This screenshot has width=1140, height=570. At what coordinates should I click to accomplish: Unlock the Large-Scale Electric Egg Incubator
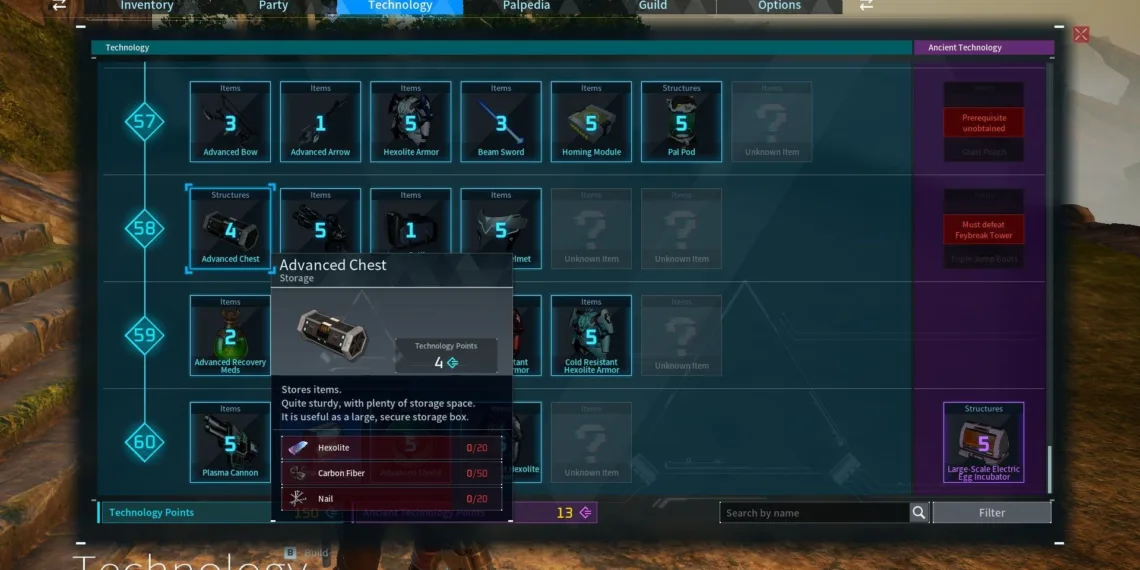pyautogui.click(x=983, y=442)
